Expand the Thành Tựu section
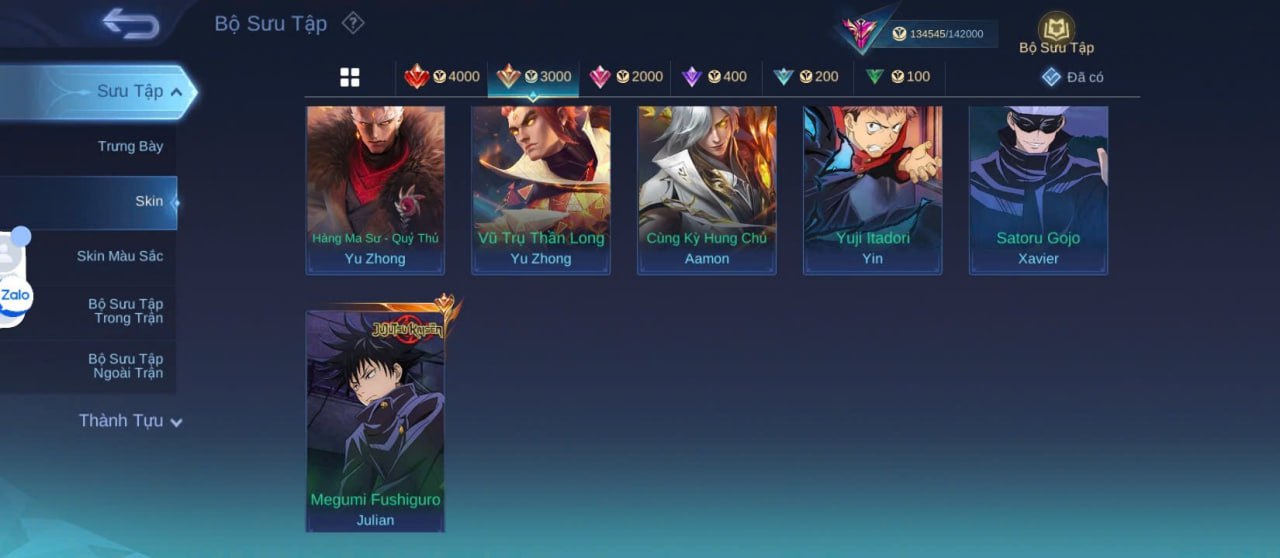The width and height of the screenshot is (1280, 558). click(130, 421)
